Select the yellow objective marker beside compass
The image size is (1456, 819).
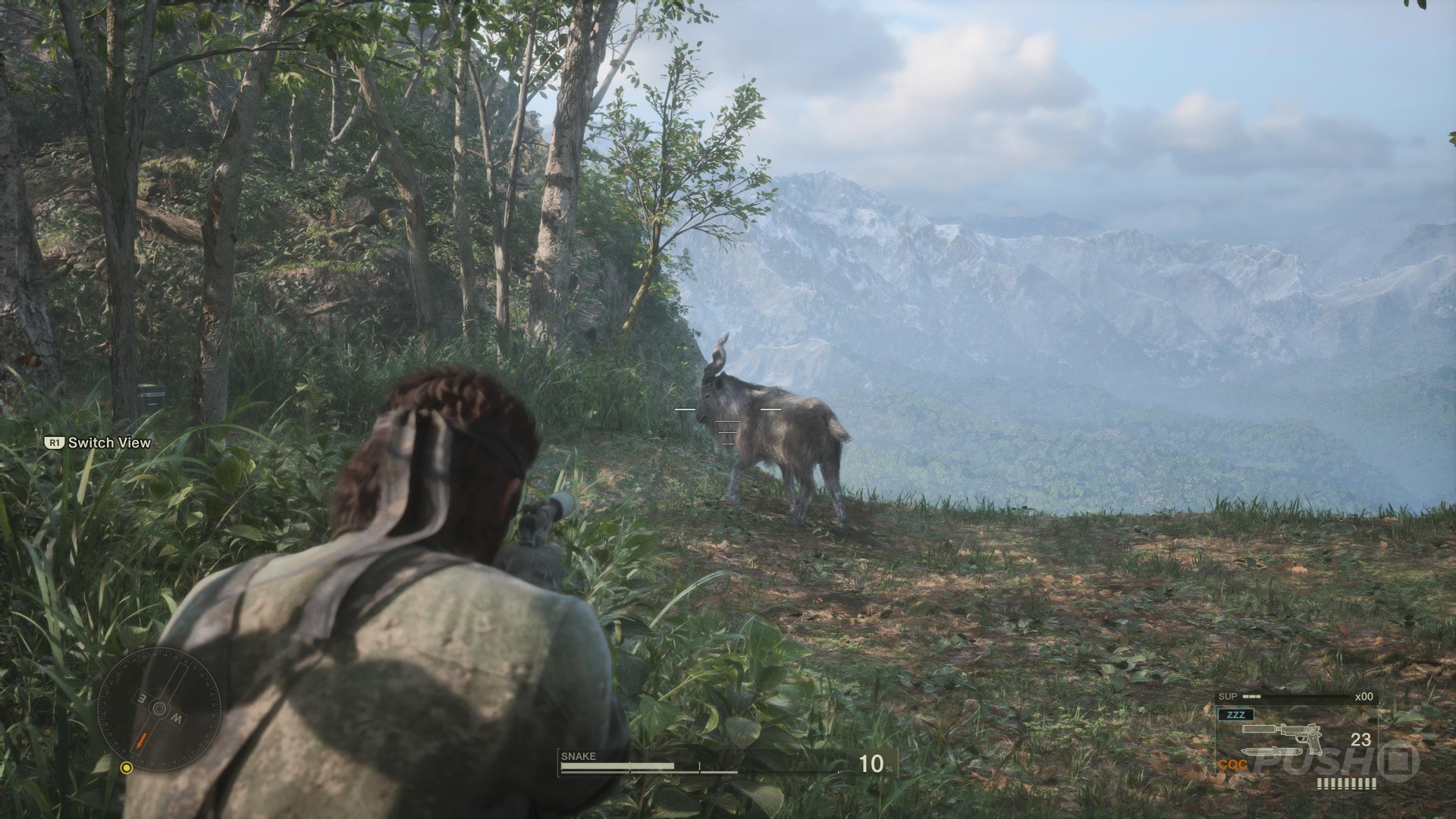[x=127, y=768]
